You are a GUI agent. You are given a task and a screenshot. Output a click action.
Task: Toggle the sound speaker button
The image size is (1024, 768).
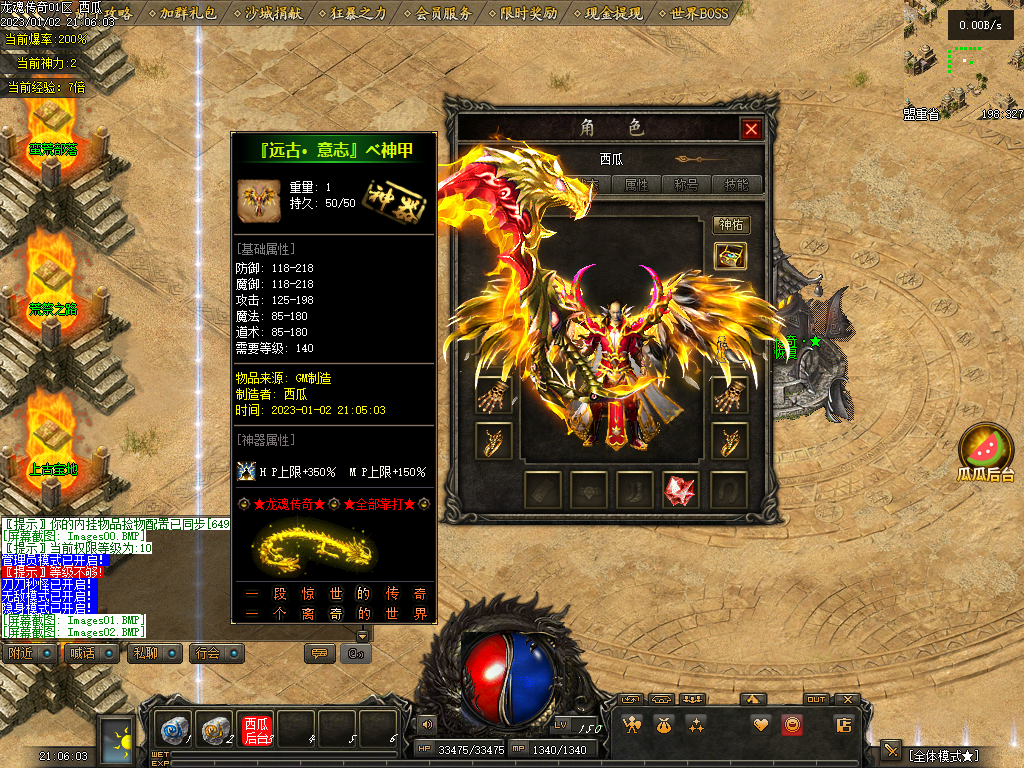pyautogui.click(x=428, y=723)
